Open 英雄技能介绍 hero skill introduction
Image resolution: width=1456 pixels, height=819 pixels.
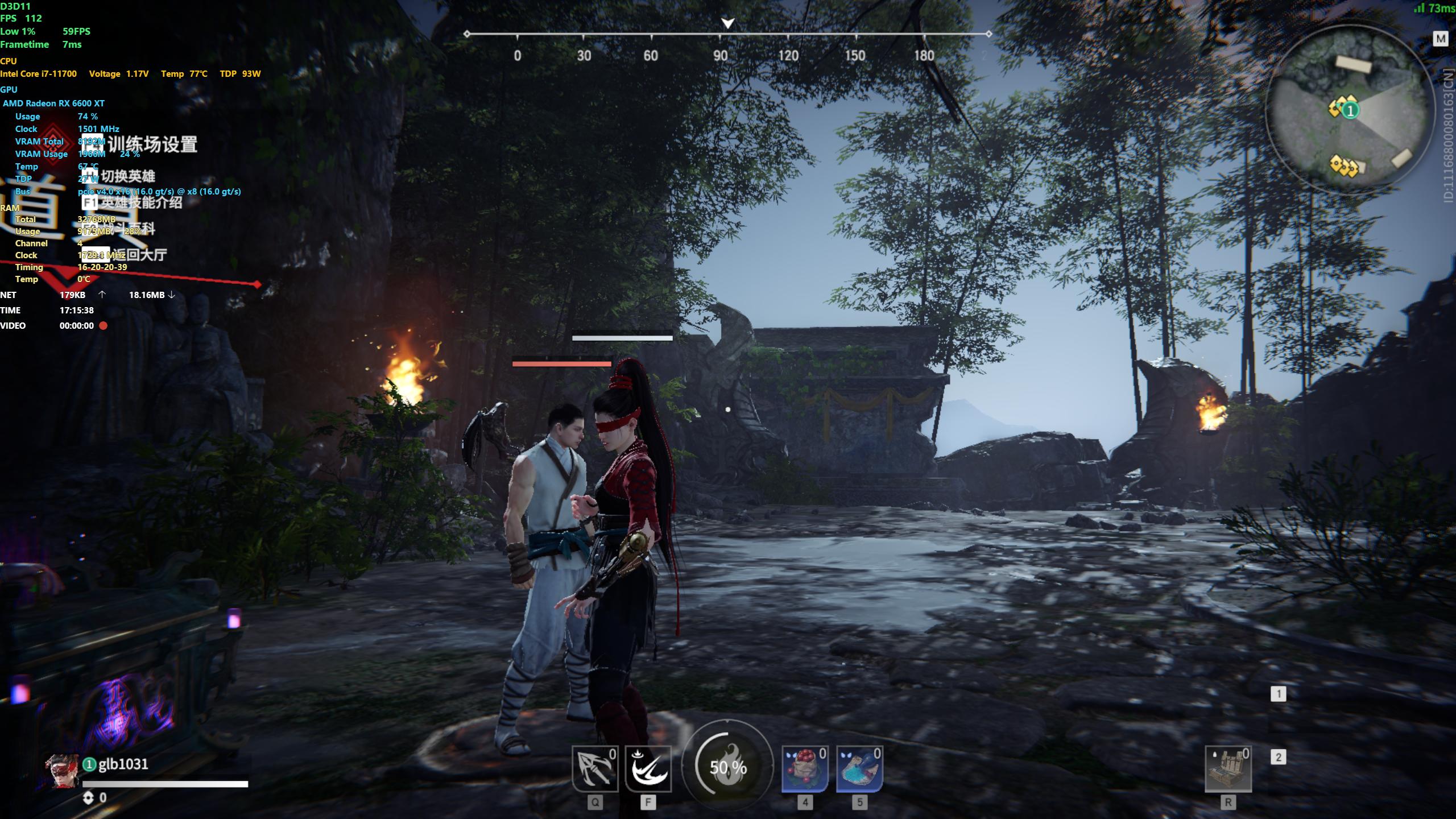[x=140, y=202]
